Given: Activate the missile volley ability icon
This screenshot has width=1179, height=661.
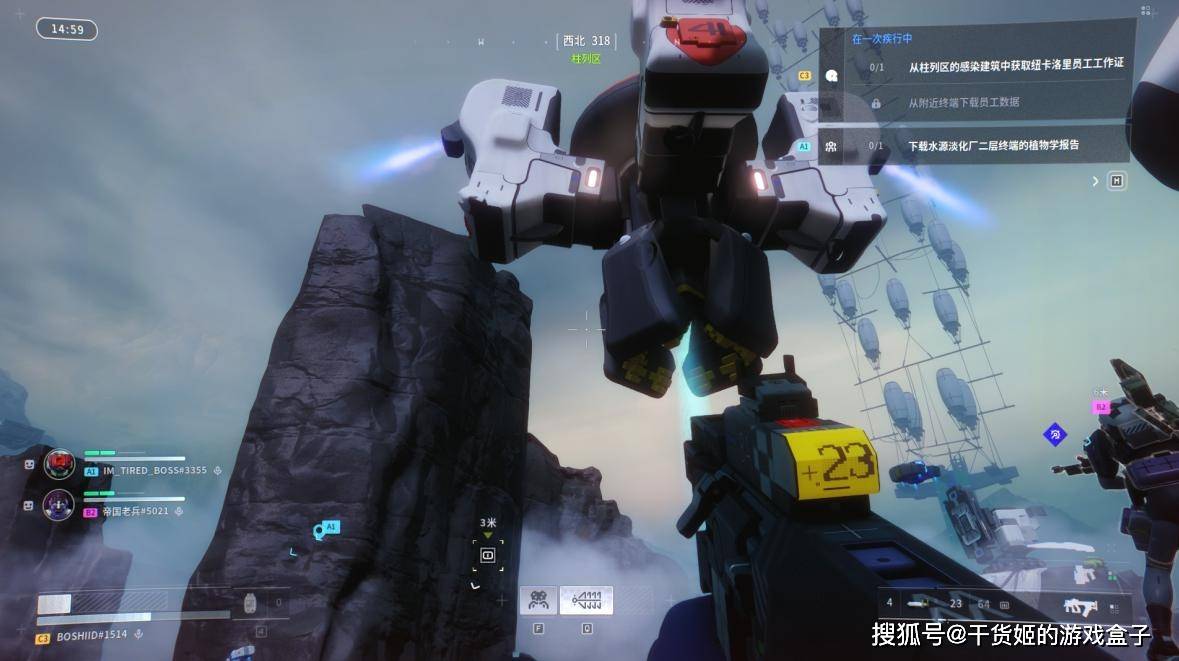Looking at the screenshot, I should 586,600.
